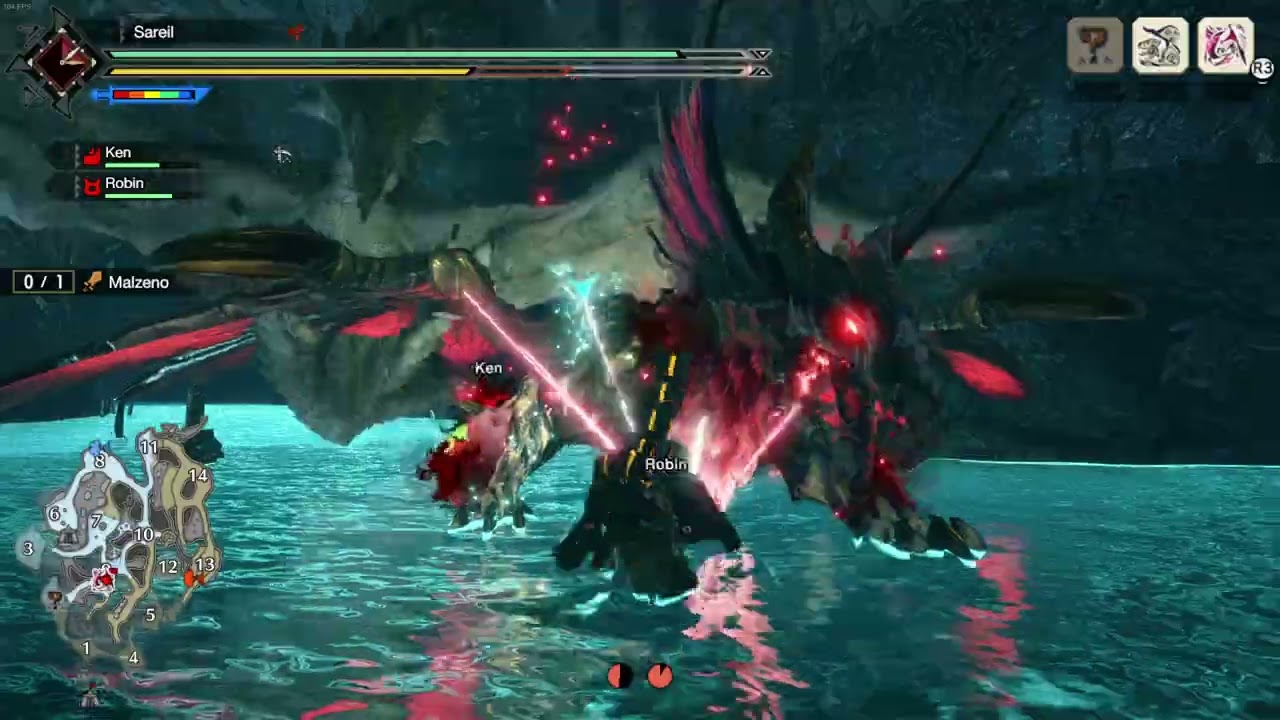Toggle the right red eye skill indicator at bottom
Image resolution: width=1280 pixels, height=720 pixels.
pyautogui.click(x=660, y=677)
